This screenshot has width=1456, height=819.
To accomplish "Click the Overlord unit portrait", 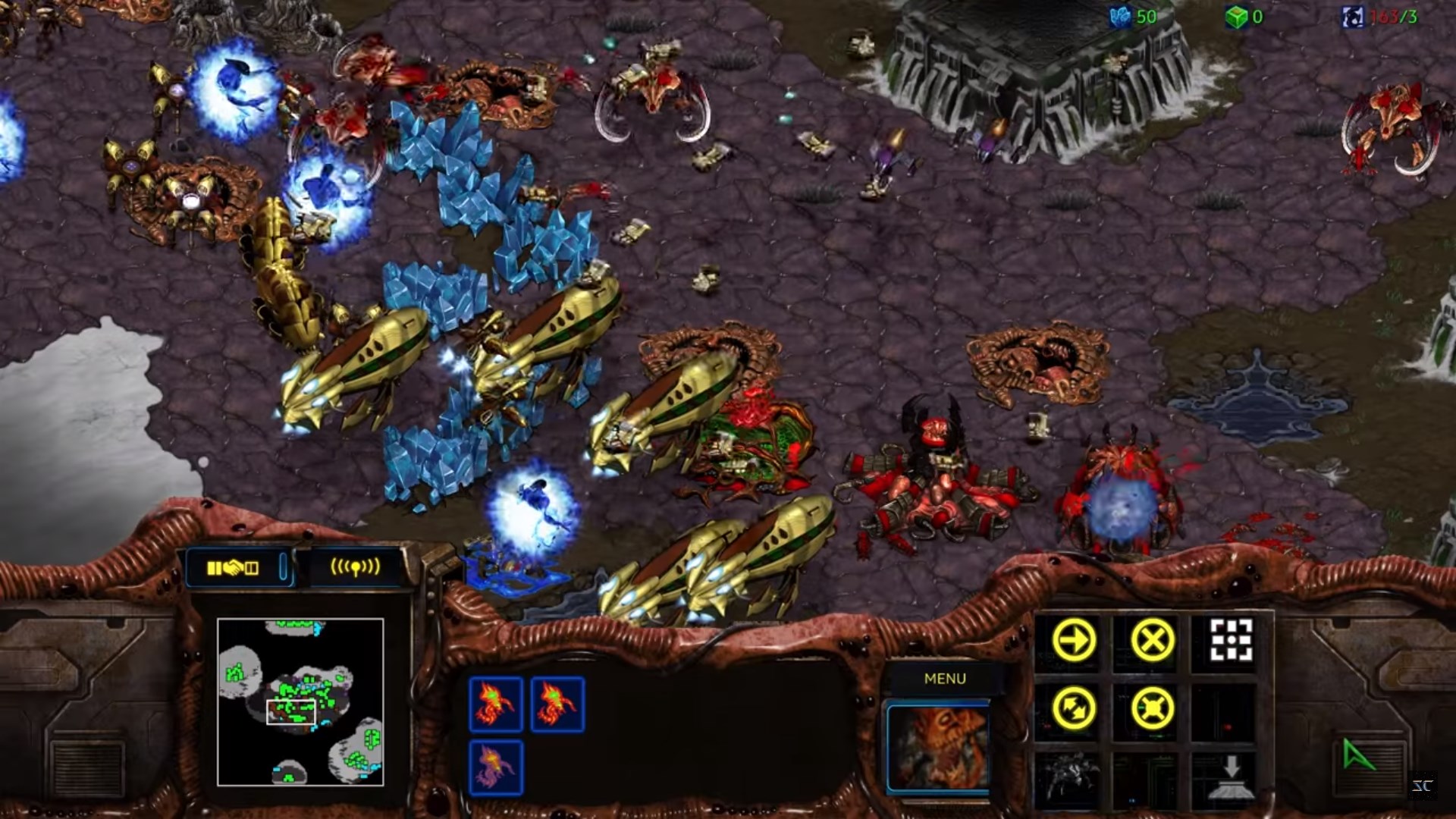I will (939, 747).
